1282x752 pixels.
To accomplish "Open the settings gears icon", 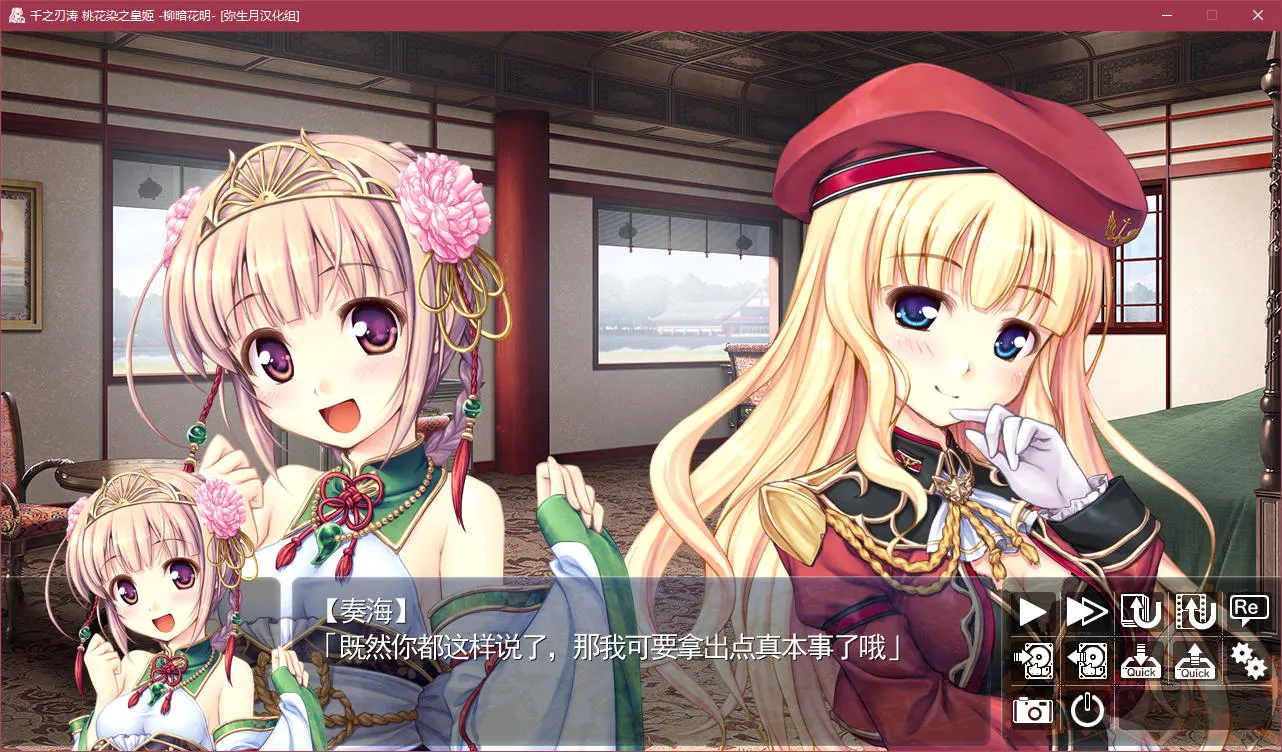I will (x=1248, y=660).
